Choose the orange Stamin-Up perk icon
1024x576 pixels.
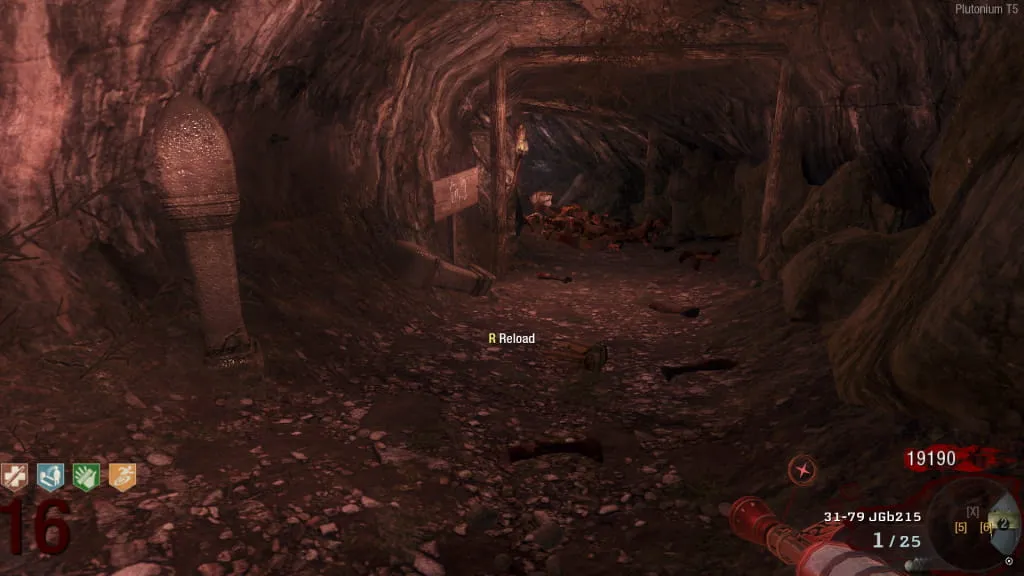click(x=122, y=477)
